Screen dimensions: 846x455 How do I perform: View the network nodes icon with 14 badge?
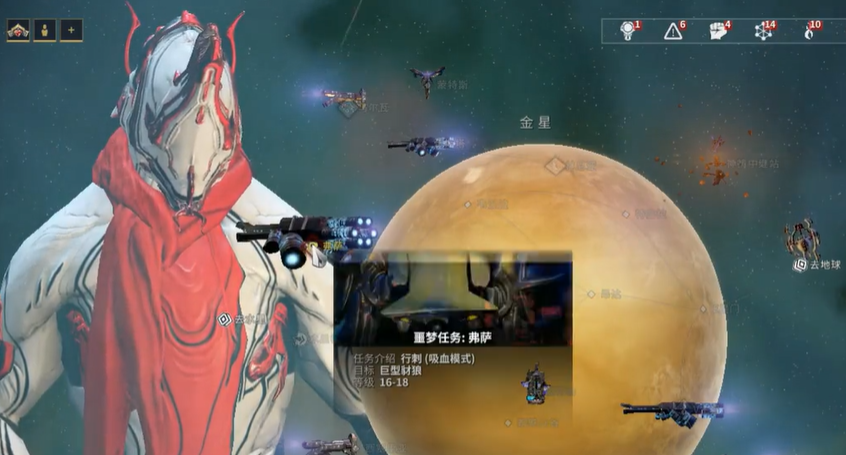(x=762, y=31)
